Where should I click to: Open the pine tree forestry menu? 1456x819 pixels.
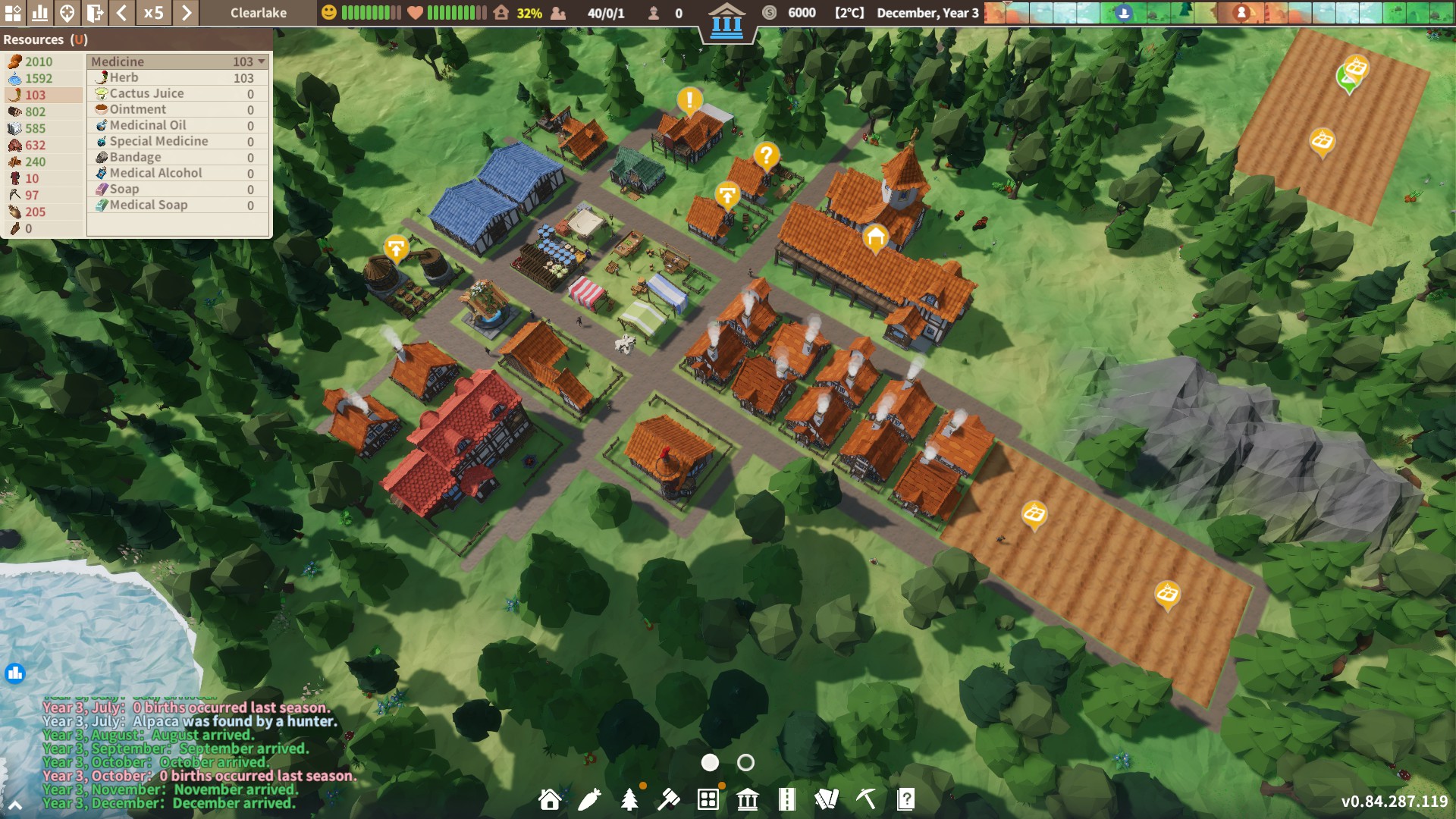click(629, 799)
